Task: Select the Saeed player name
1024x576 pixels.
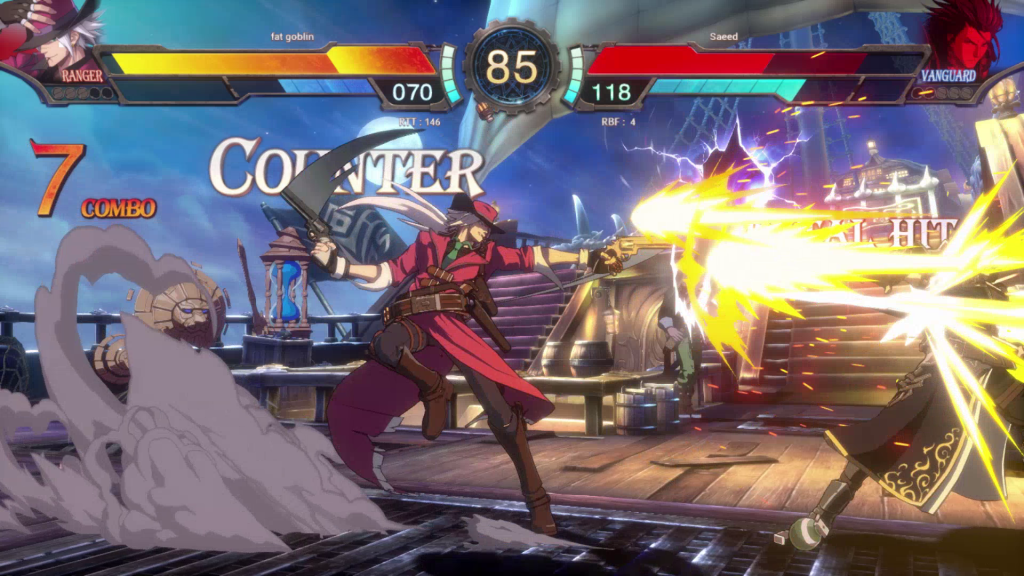Action: 724,37
